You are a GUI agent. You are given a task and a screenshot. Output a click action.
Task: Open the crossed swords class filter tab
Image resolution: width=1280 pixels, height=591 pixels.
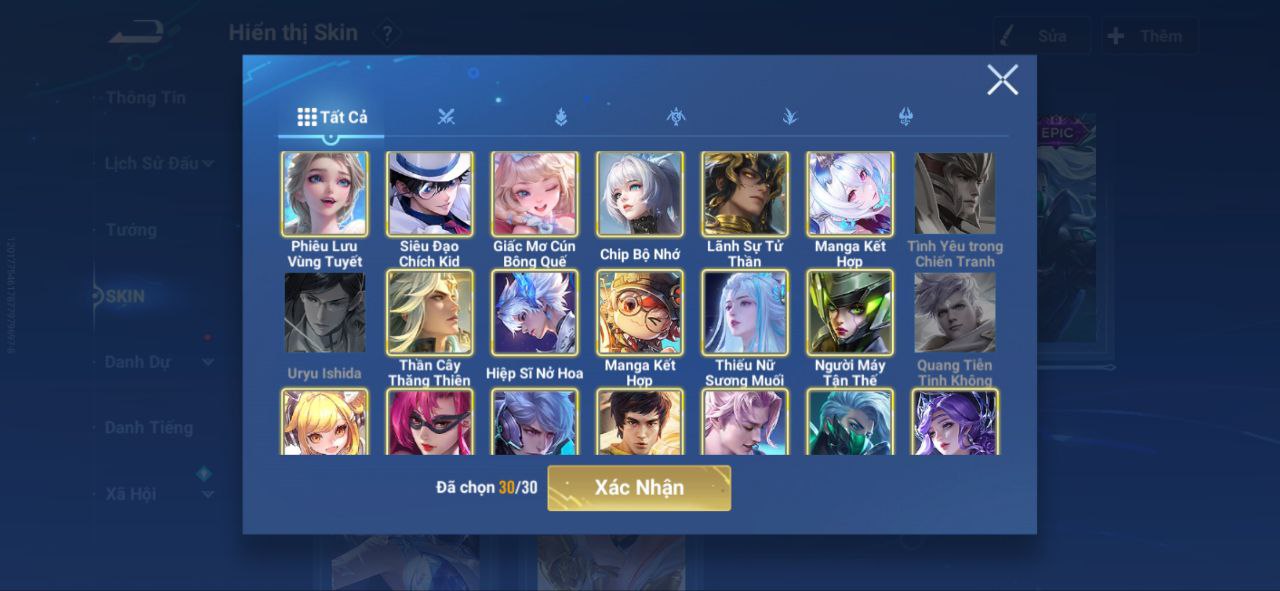446,117
